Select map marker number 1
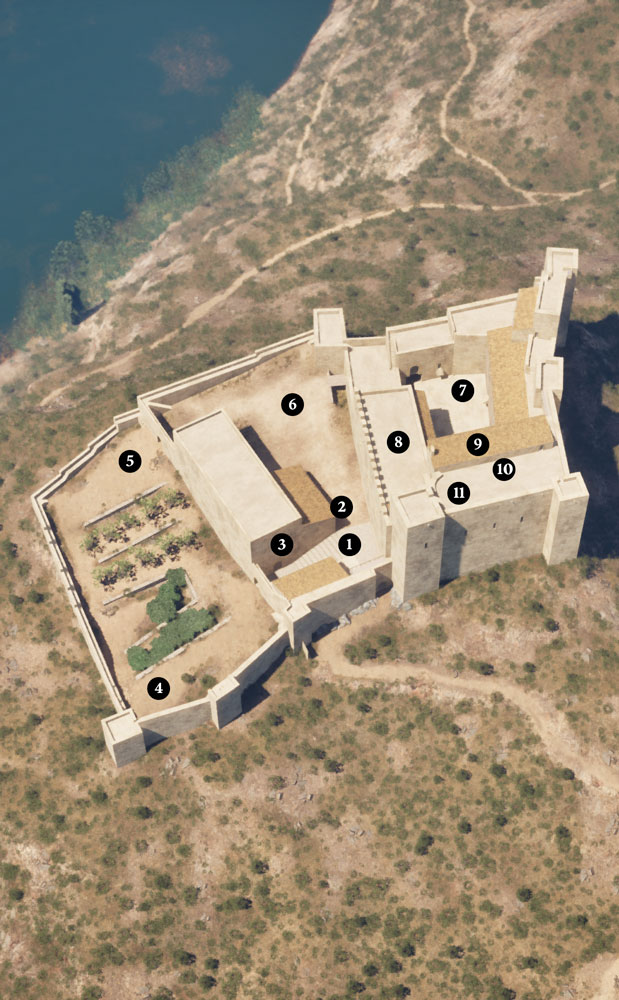 point(349,545)
